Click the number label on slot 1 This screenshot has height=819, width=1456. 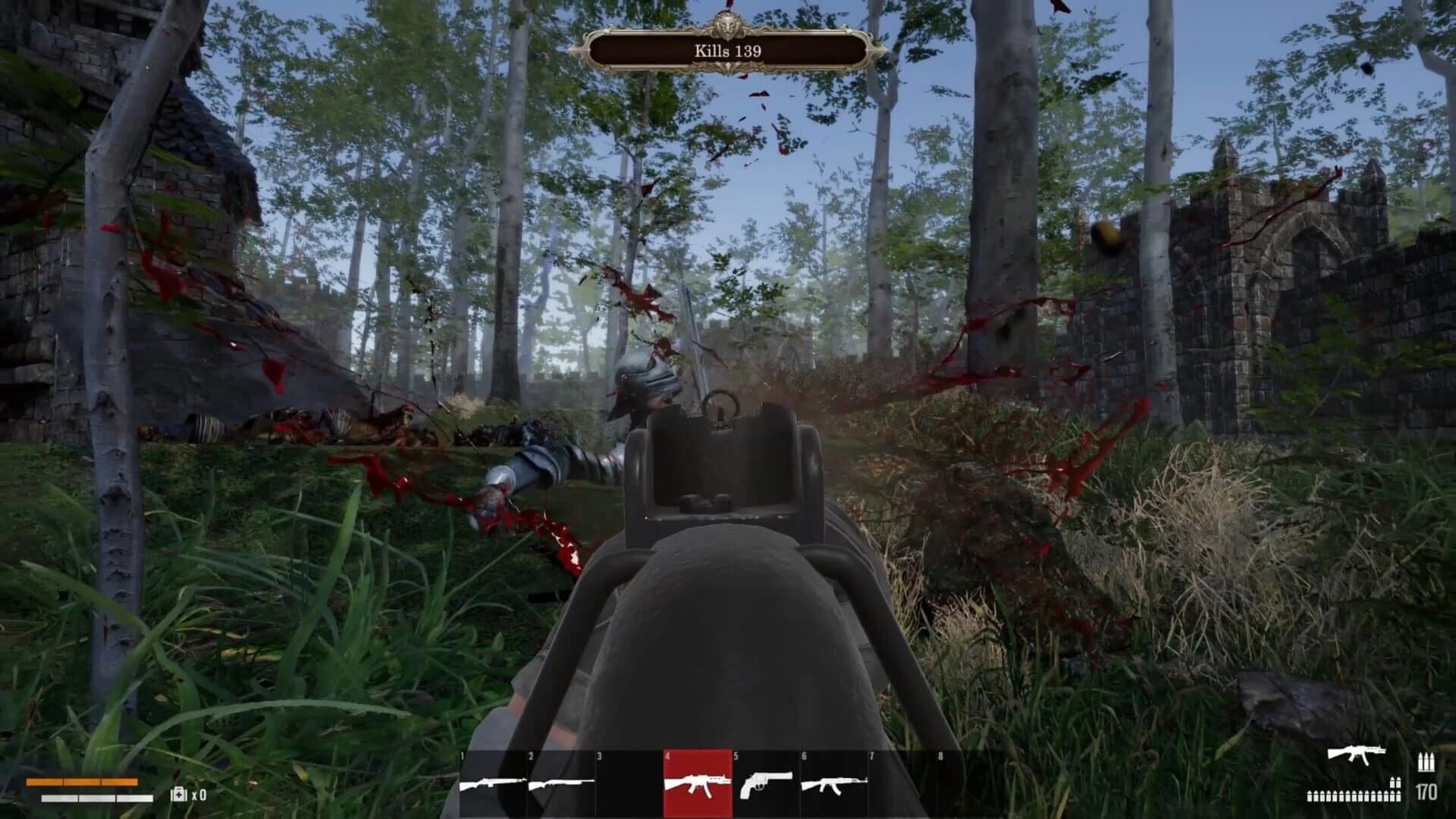pos(464,755)
